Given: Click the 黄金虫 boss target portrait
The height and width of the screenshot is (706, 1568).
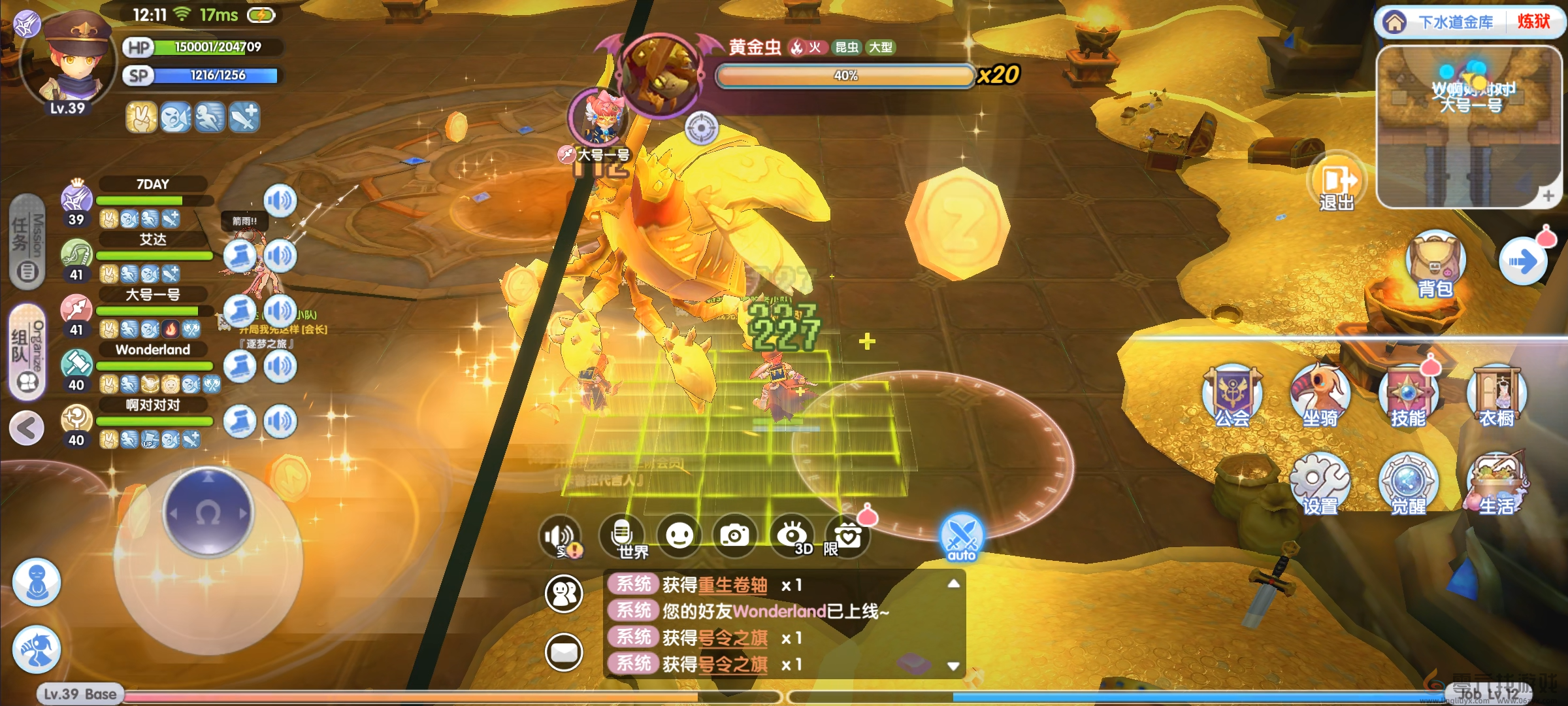Looking at the screenshot, I should (x=661, y=76).
